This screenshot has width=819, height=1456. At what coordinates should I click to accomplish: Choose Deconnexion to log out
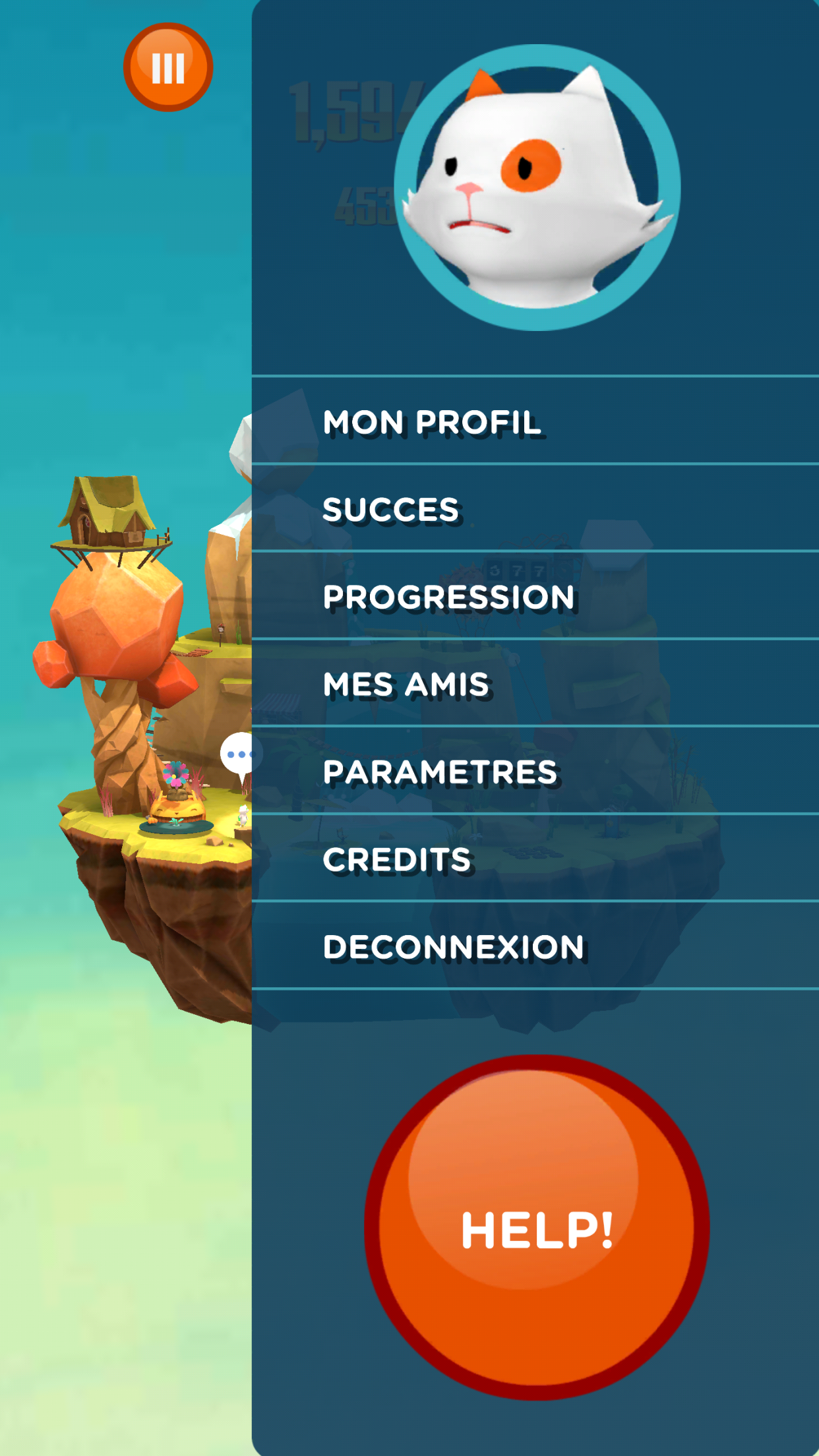click(454, 947)
